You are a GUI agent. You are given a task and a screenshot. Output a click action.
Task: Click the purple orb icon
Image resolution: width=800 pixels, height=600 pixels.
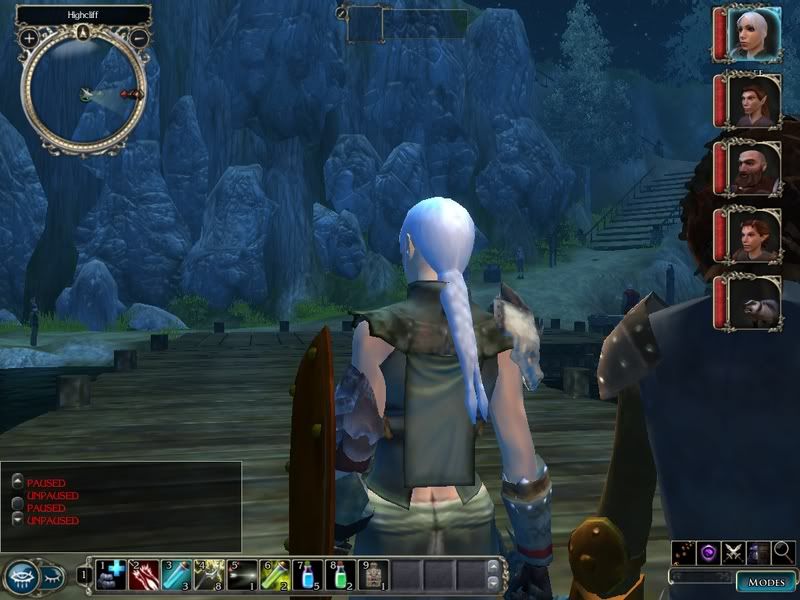click(709, 551)
